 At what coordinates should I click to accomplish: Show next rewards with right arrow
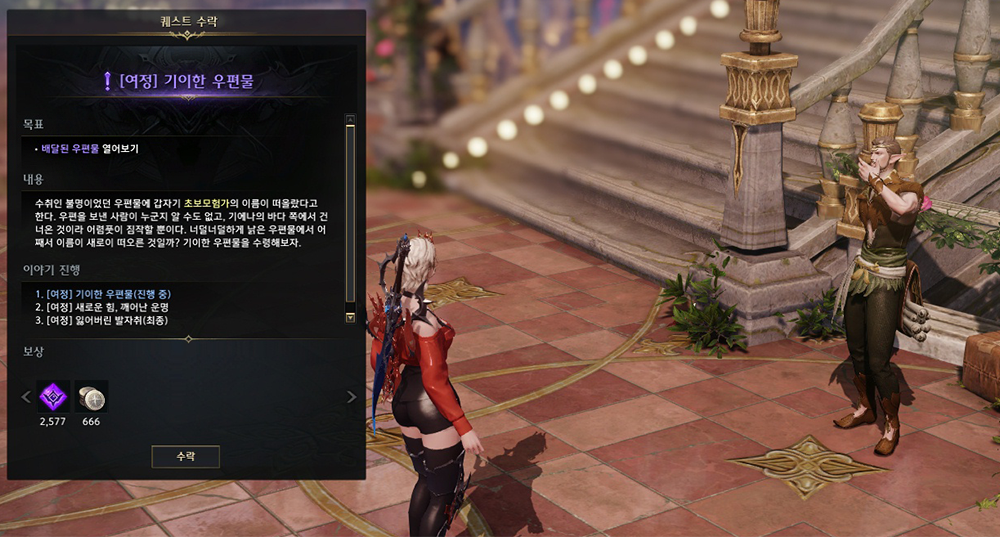pos(351,397)
